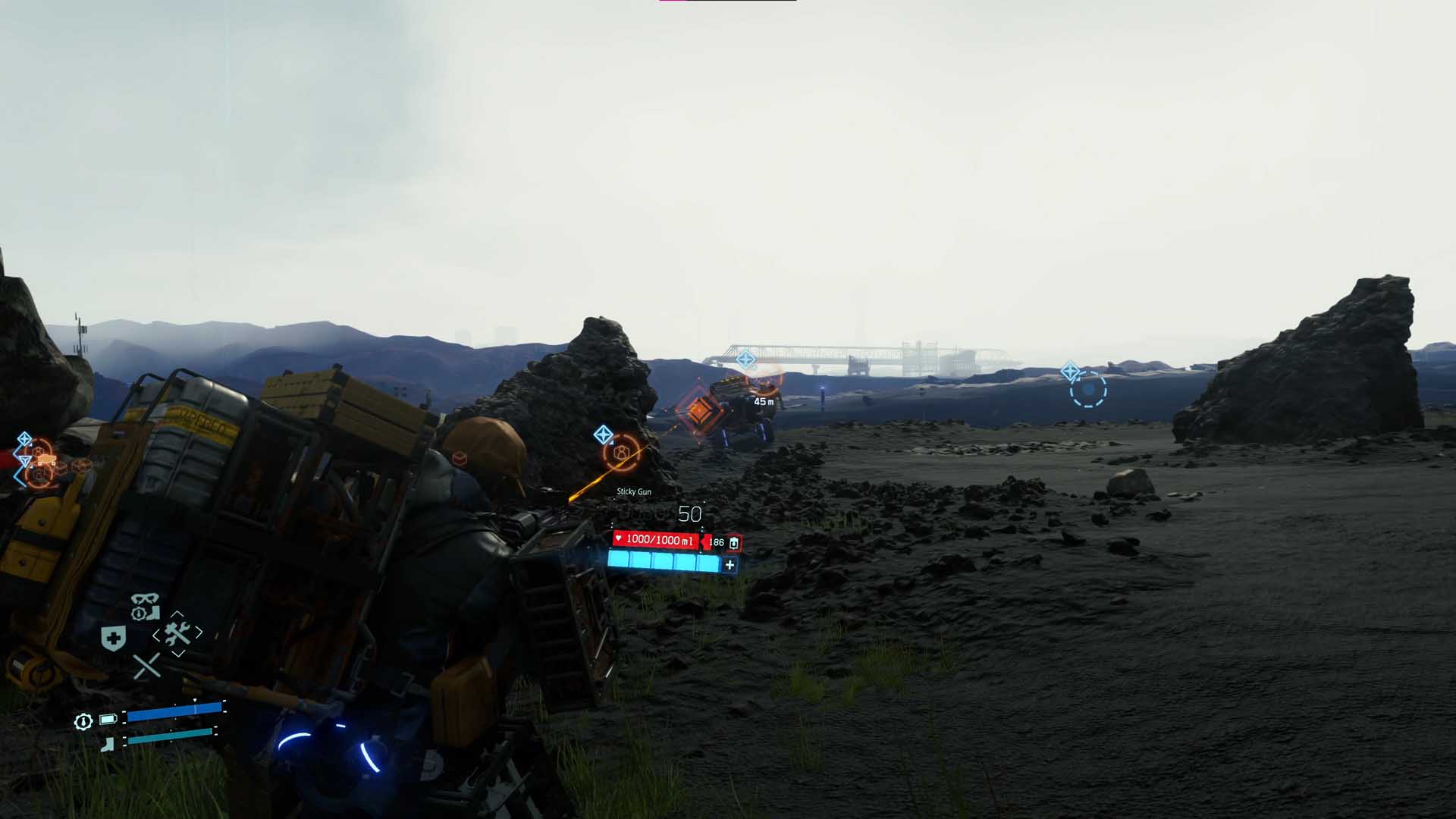Click the battery icon by the blue bar
The width and height of the screenshot is (1456, 819).
(108, 719)
